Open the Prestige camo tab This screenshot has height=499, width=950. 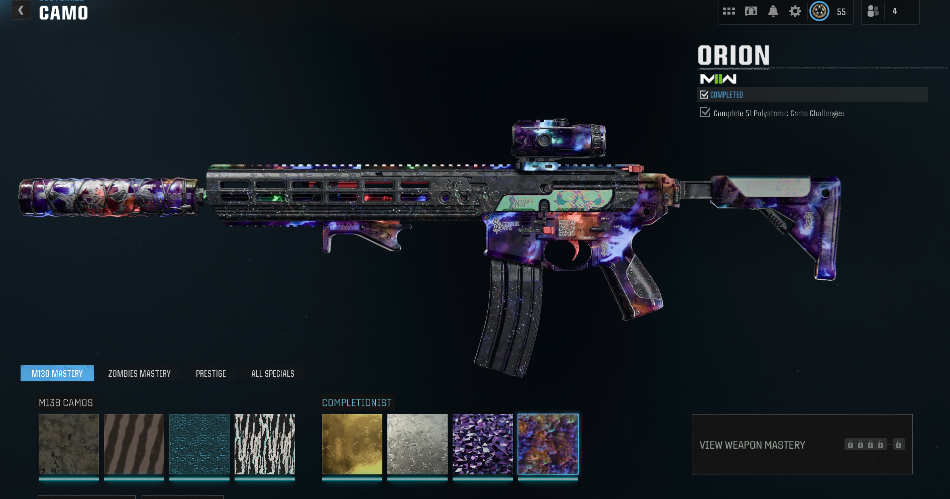click(x=211, y=373)
